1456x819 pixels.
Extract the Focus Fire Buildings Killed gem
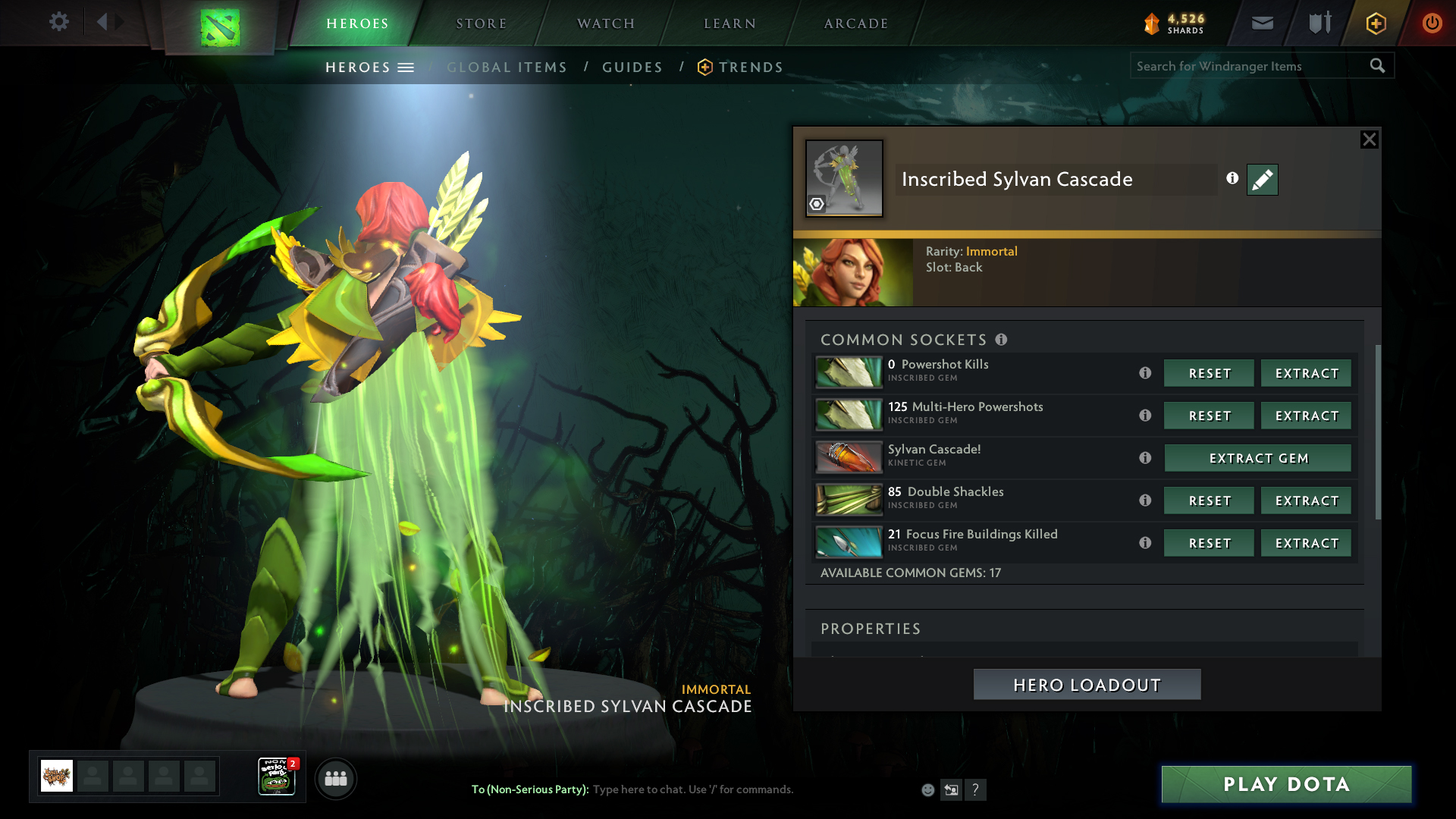pos(1306,543)
